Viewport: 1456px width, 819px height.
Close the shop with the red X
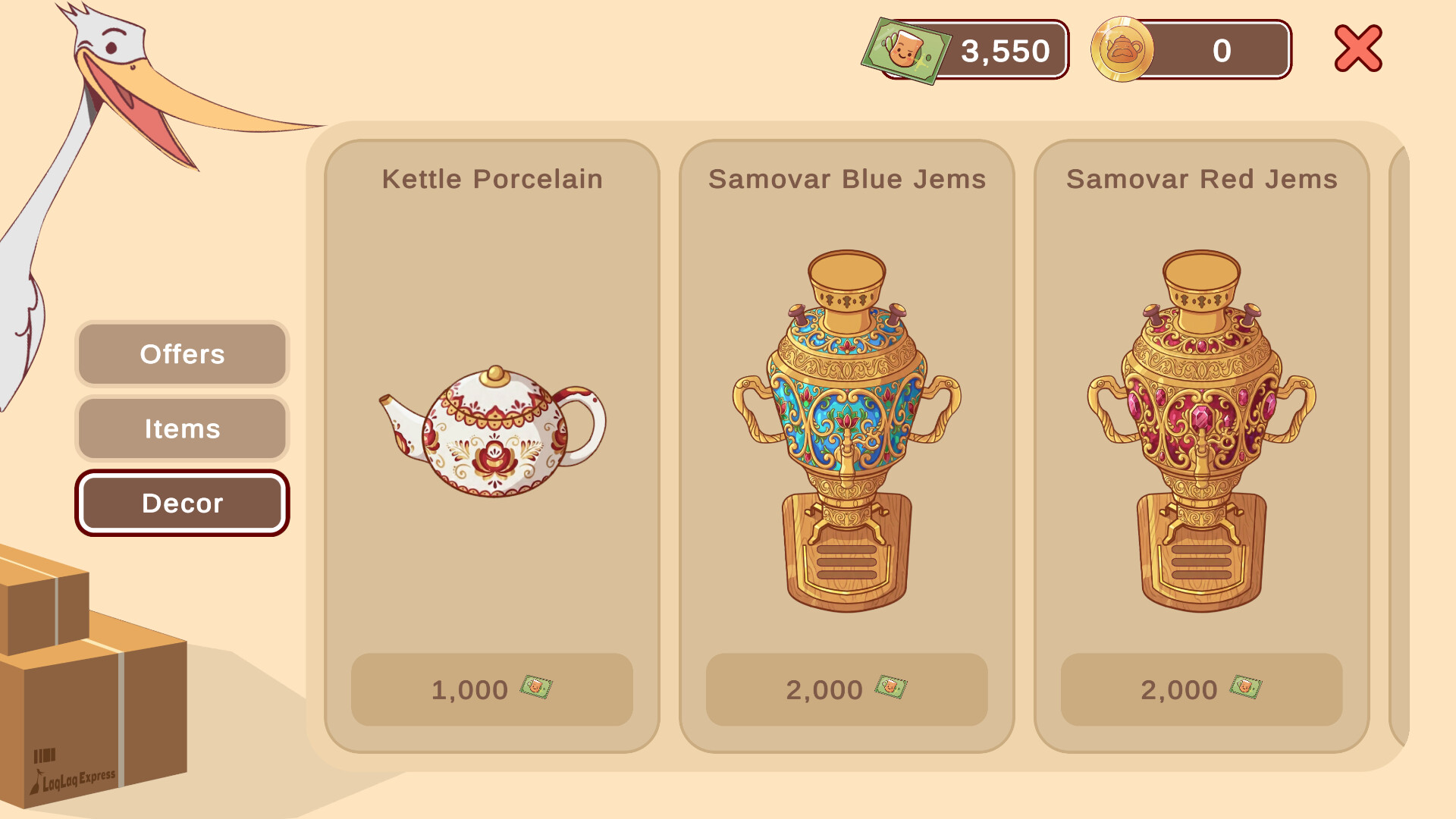point(1357,49)
